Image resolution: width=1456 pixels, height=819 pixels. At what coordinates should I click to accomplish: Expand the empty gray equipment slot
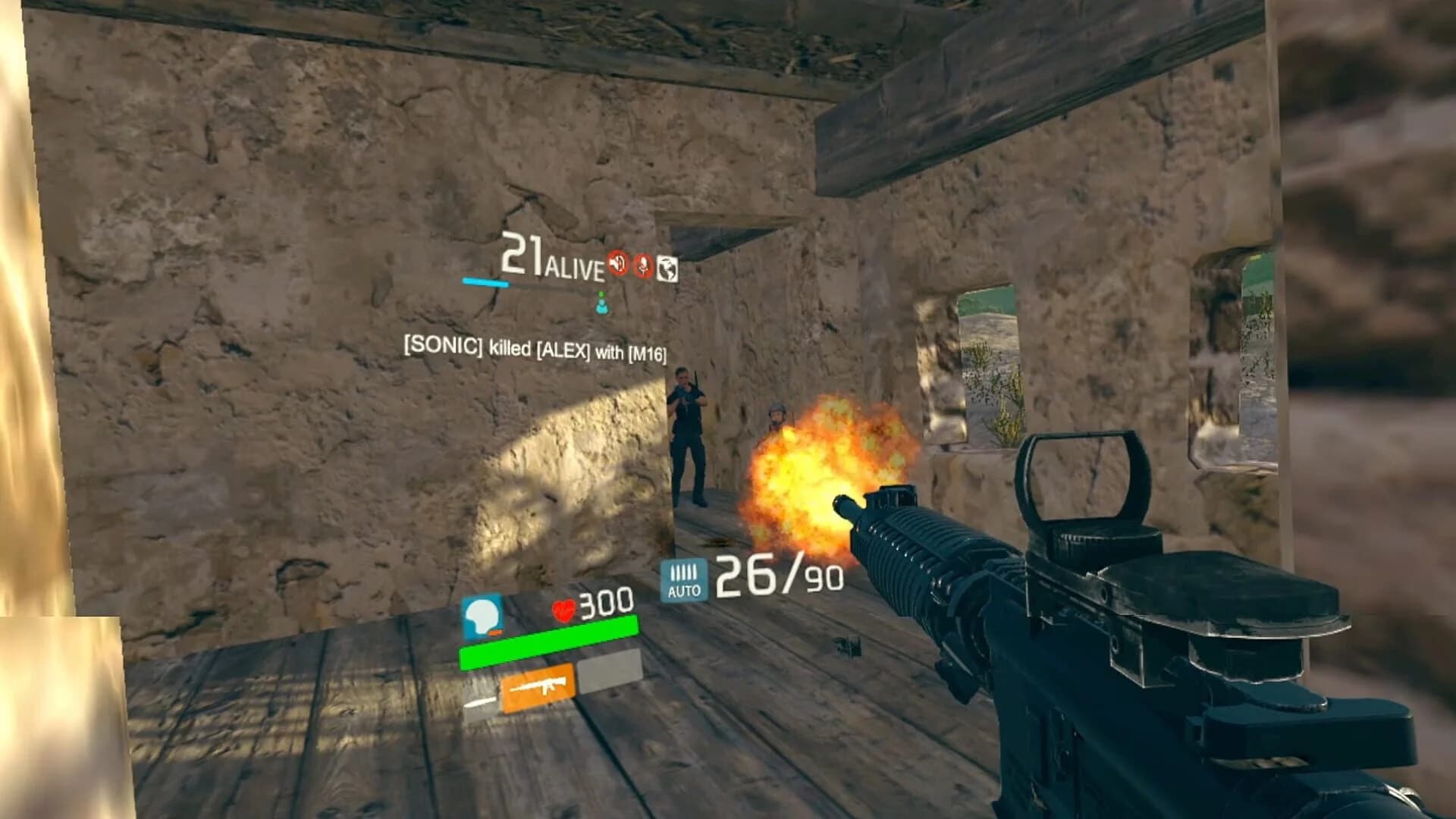[x=610, y=671]
